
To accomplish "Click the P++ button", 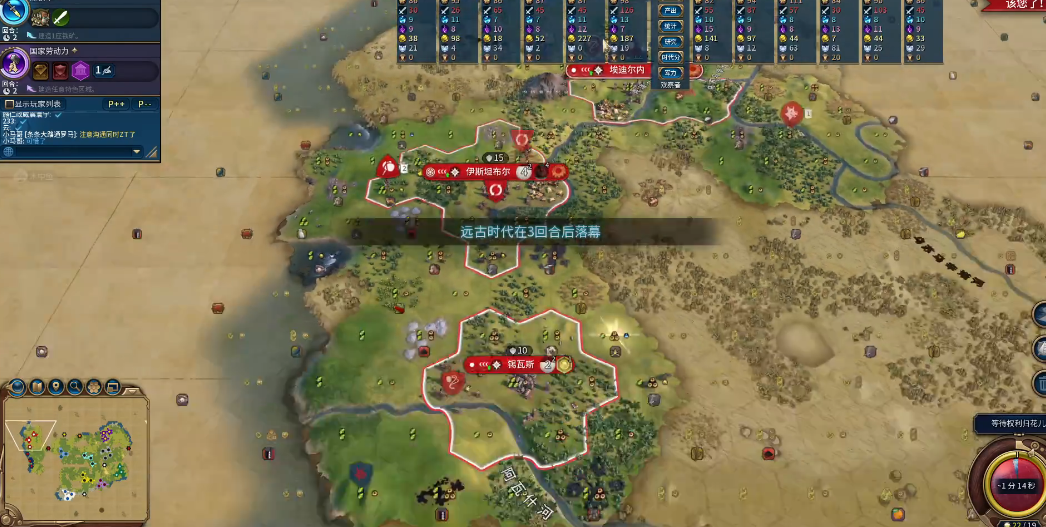I will click(x=116, y=103).
